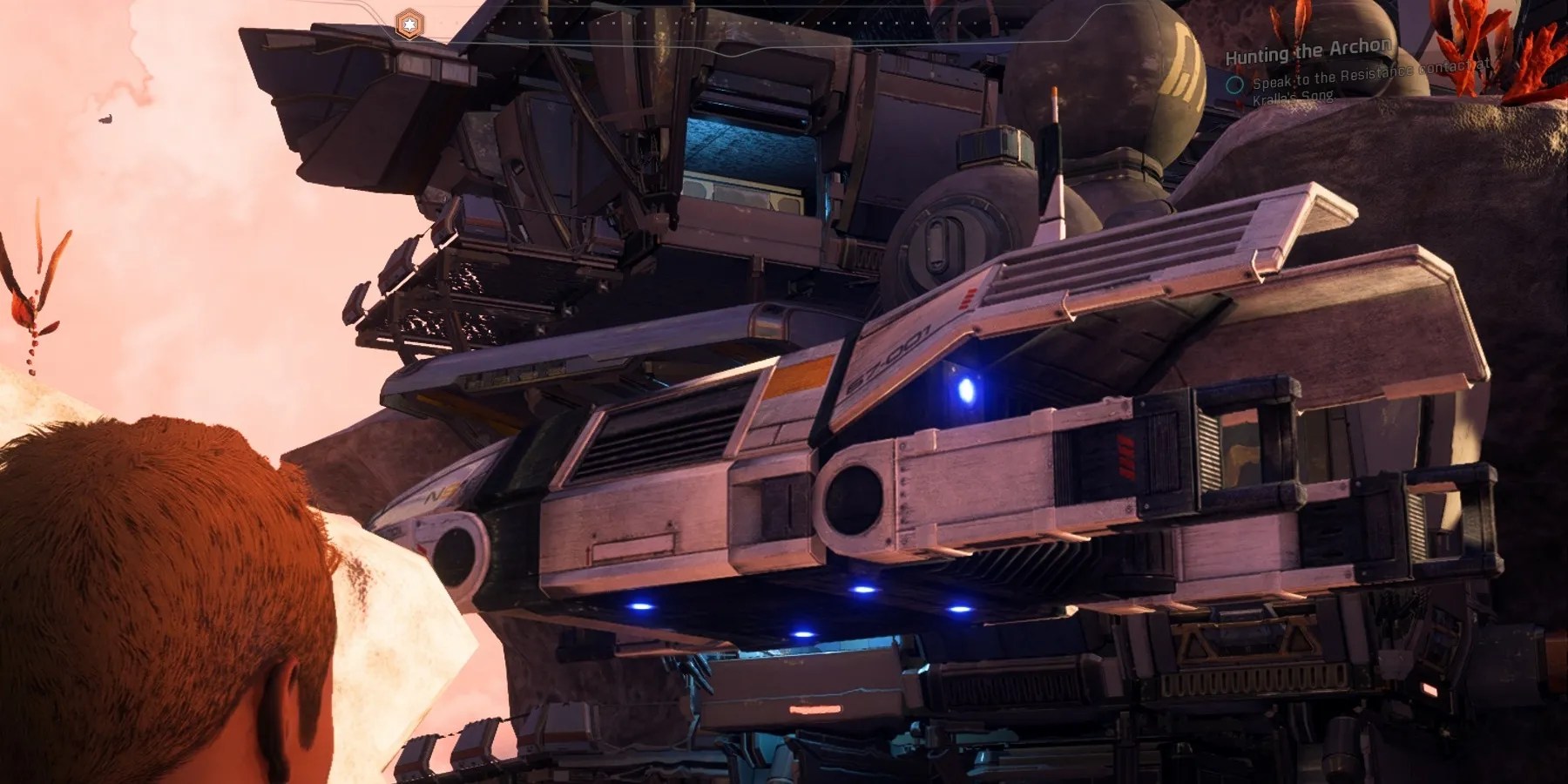The height and width of the screenshot is (784, 1568).
Task: Collapse the objective text under the quest title
Action: click(x=1368, y=83)
